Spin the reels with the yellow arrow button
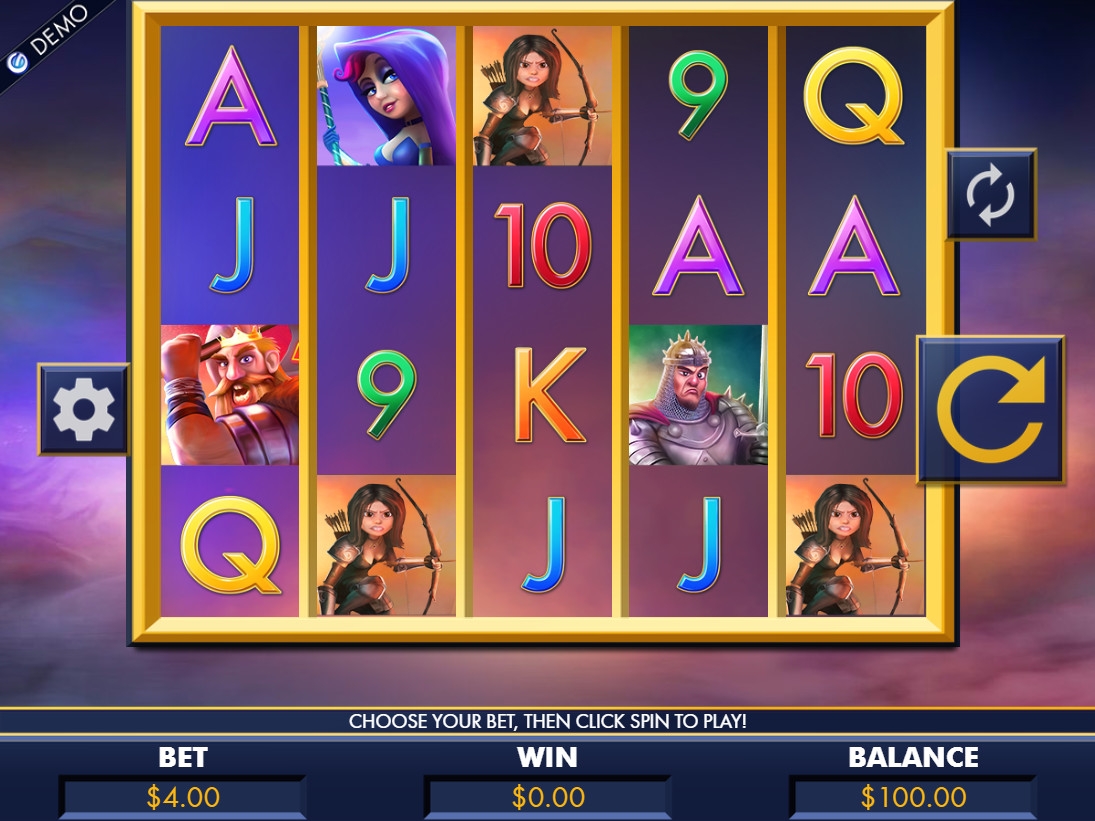 click(990, 410)
